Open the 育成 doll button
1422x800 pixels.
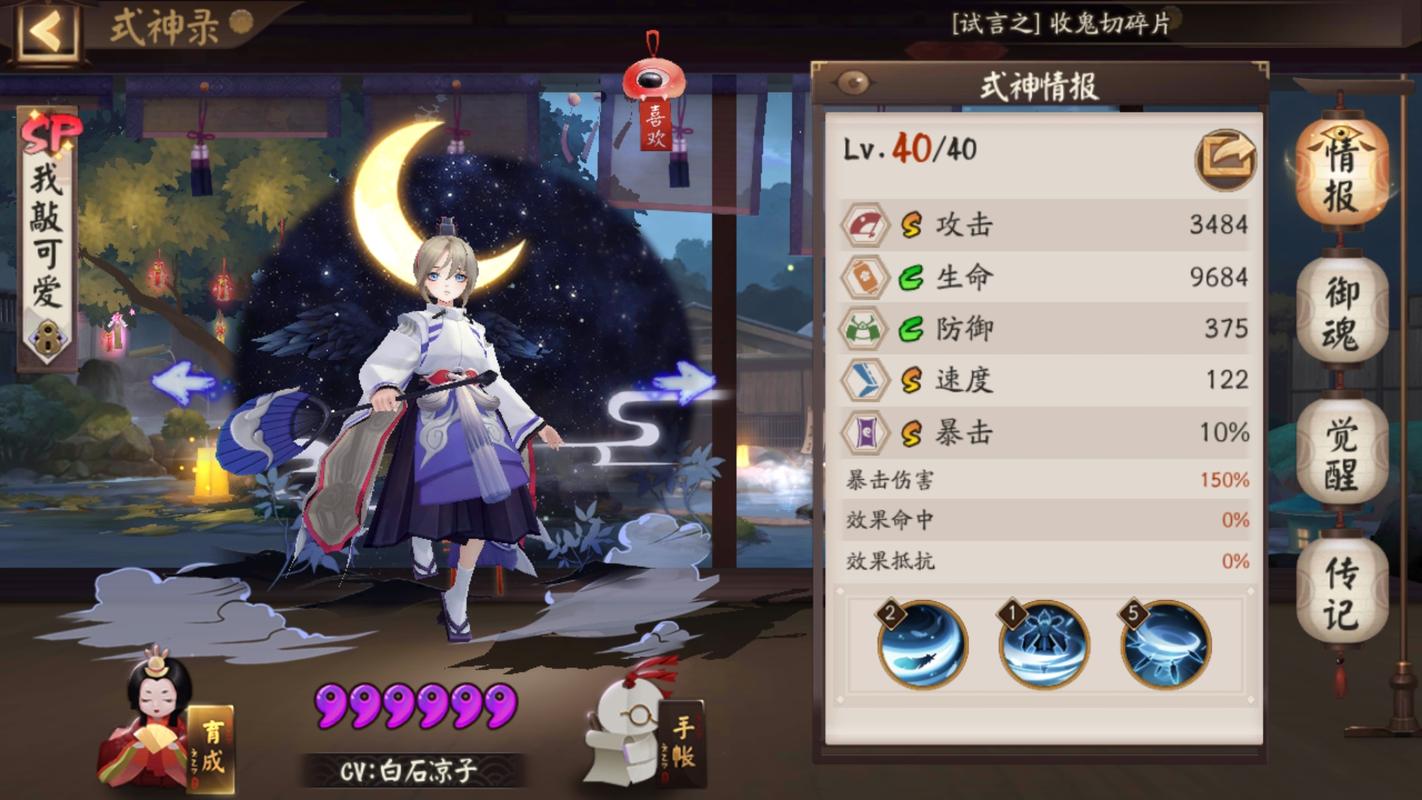click(x=168, y=730)
